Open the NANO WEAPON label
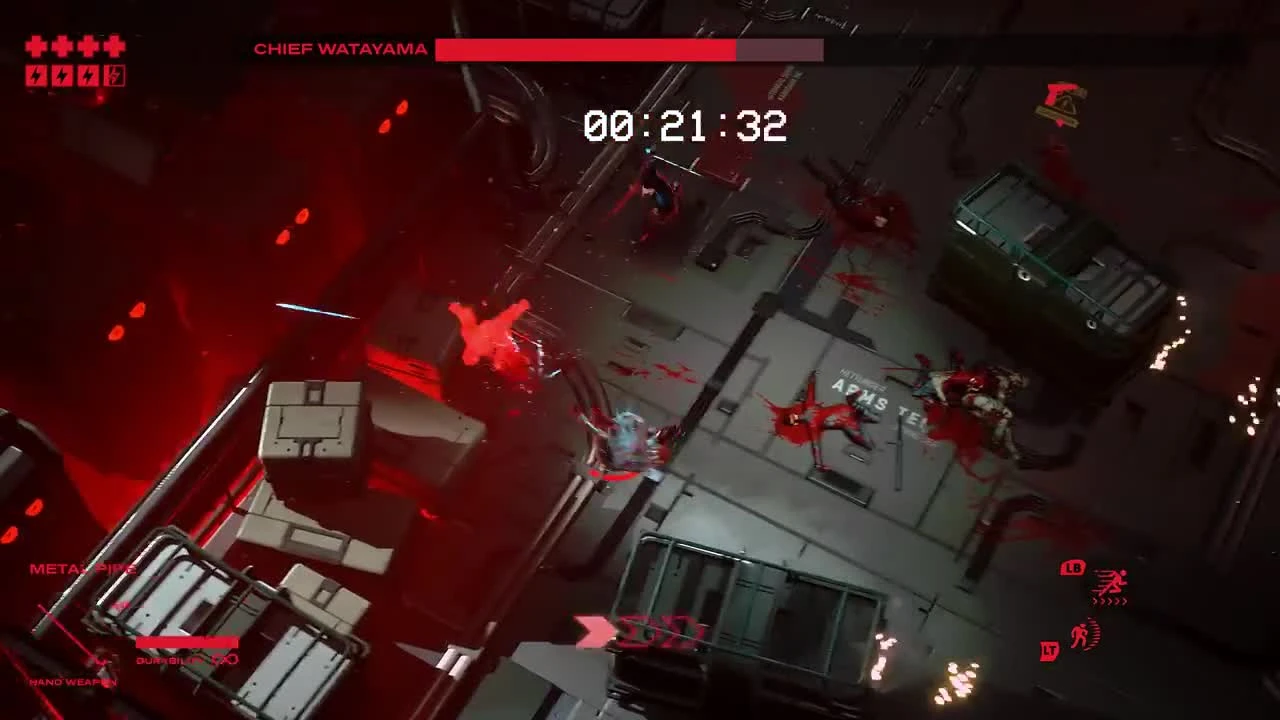Viewport: 1280px width, 720px height. point(72,682)
